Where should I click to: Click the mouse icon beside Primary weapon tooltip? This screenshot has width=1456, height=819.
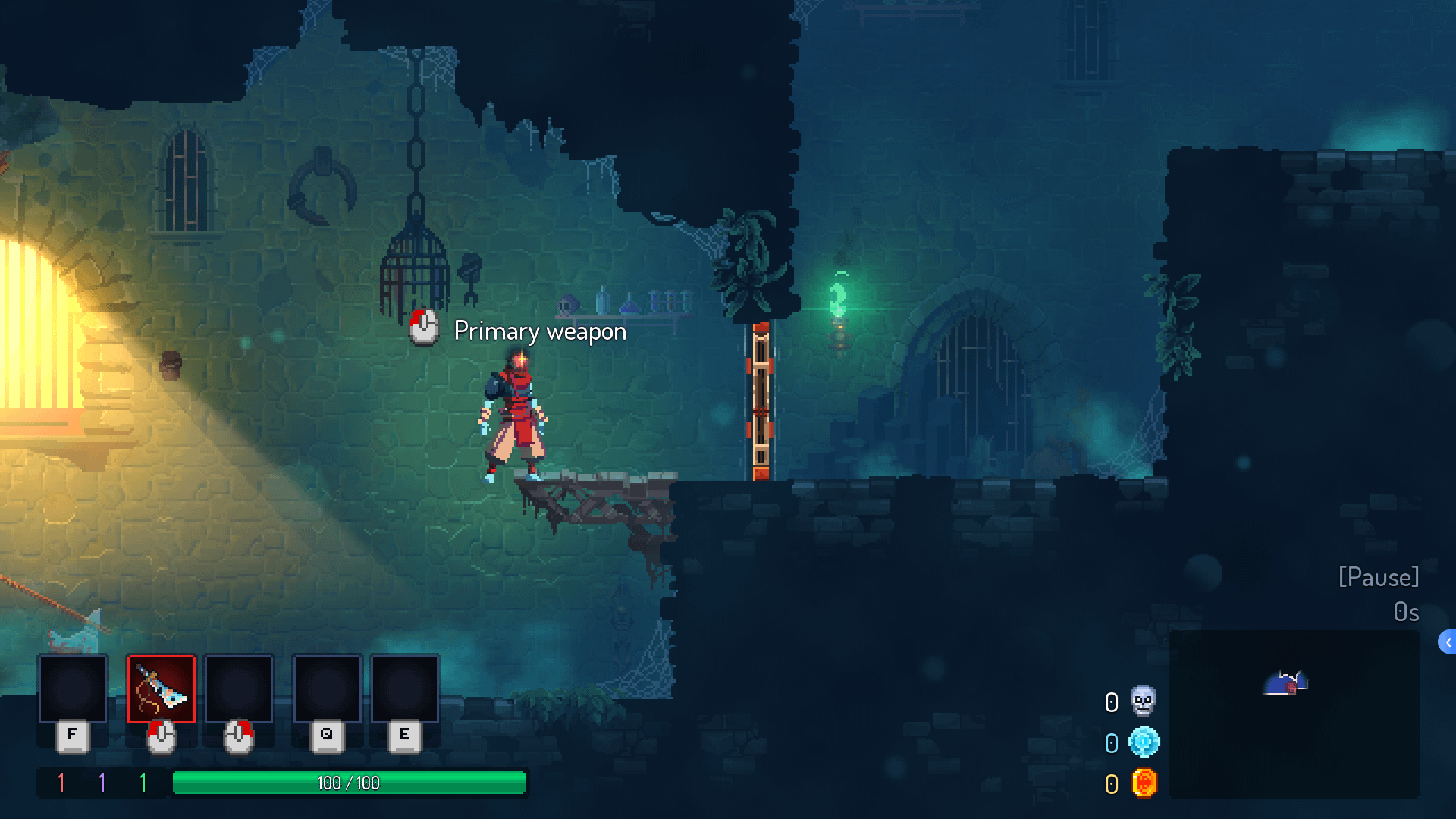(422, 329)
